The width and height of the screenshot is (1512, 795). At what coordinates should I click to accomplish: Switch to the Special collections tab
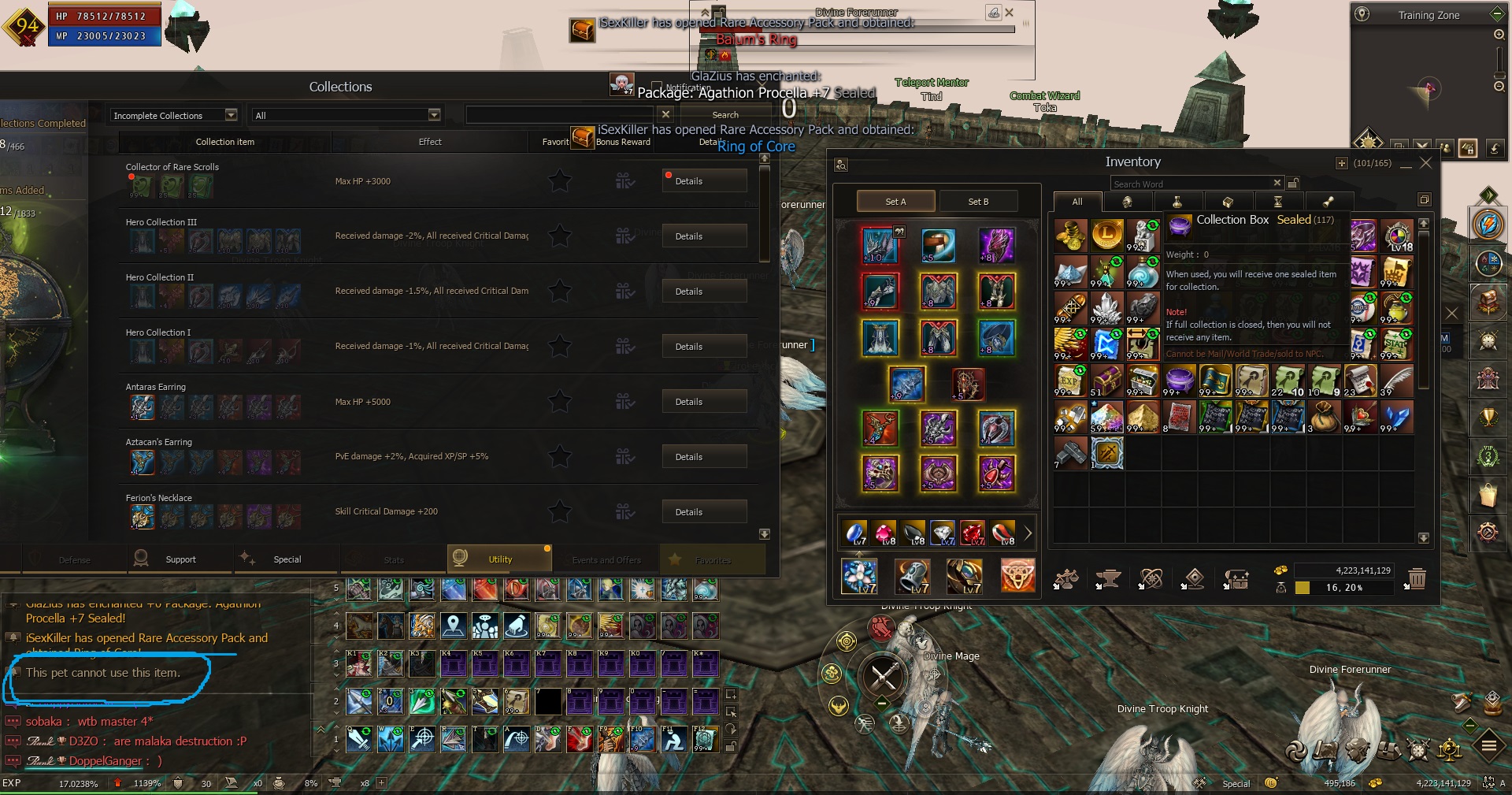pos(287,559)
